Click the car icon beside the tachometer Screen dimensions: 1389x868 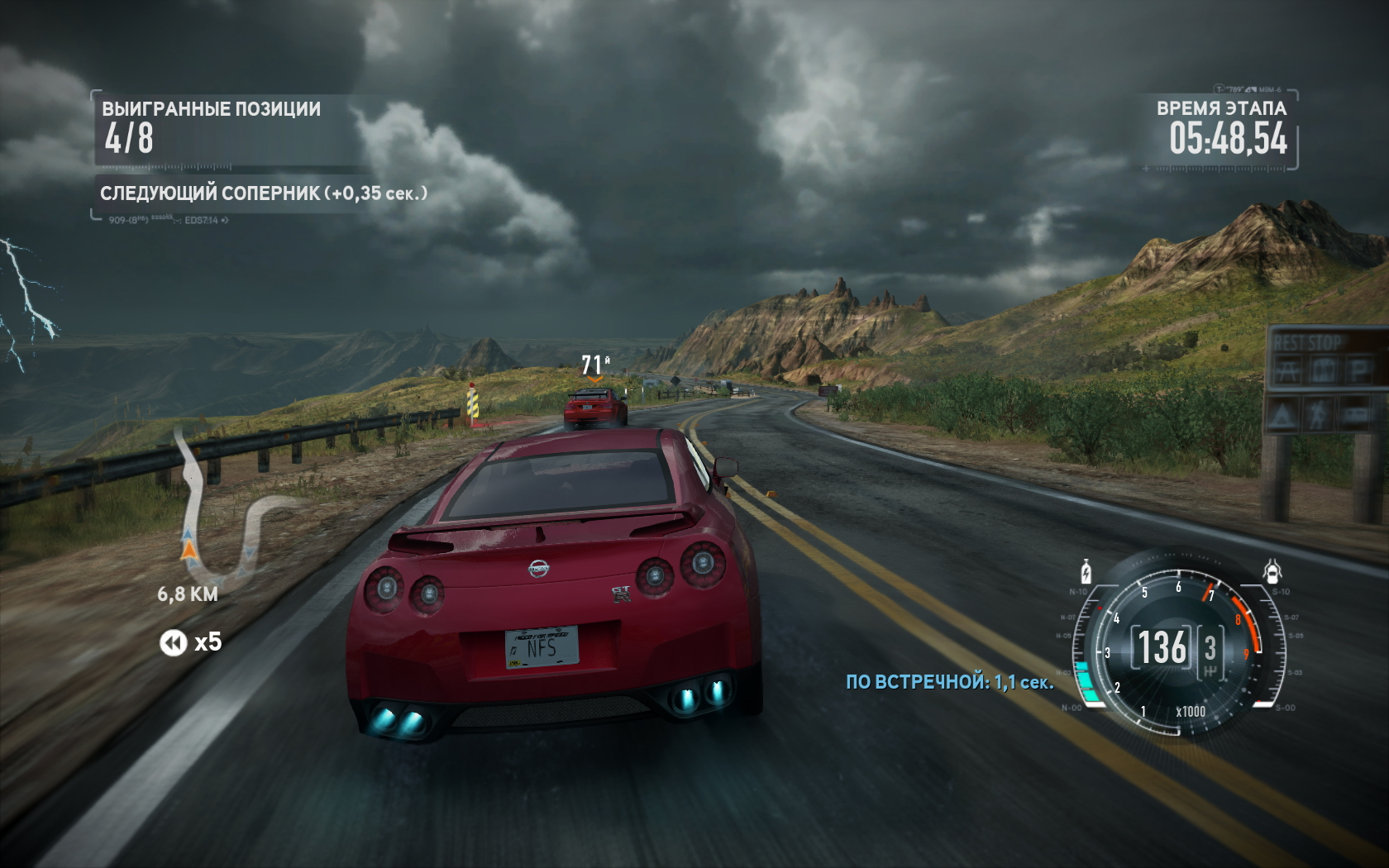tap(1272, 570)
